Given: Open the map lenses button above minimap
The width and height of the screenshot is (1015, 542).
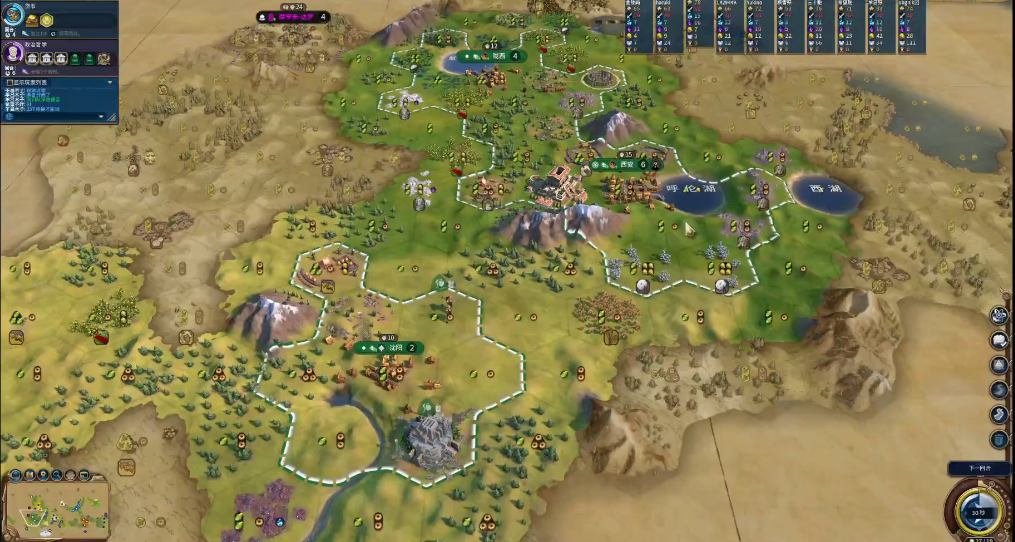Looking at the screenshot, I should [x=13, y=476].
